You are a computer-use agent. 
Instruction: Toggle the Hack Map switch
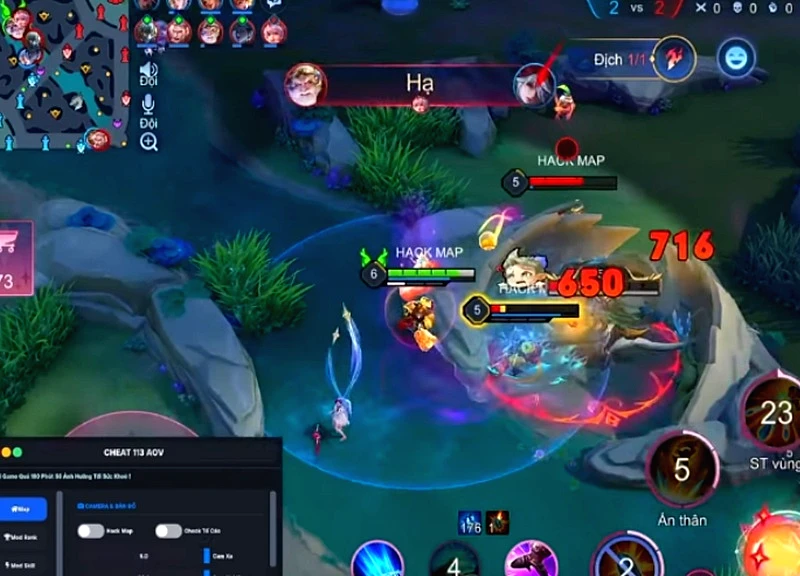tap(91, 531)
